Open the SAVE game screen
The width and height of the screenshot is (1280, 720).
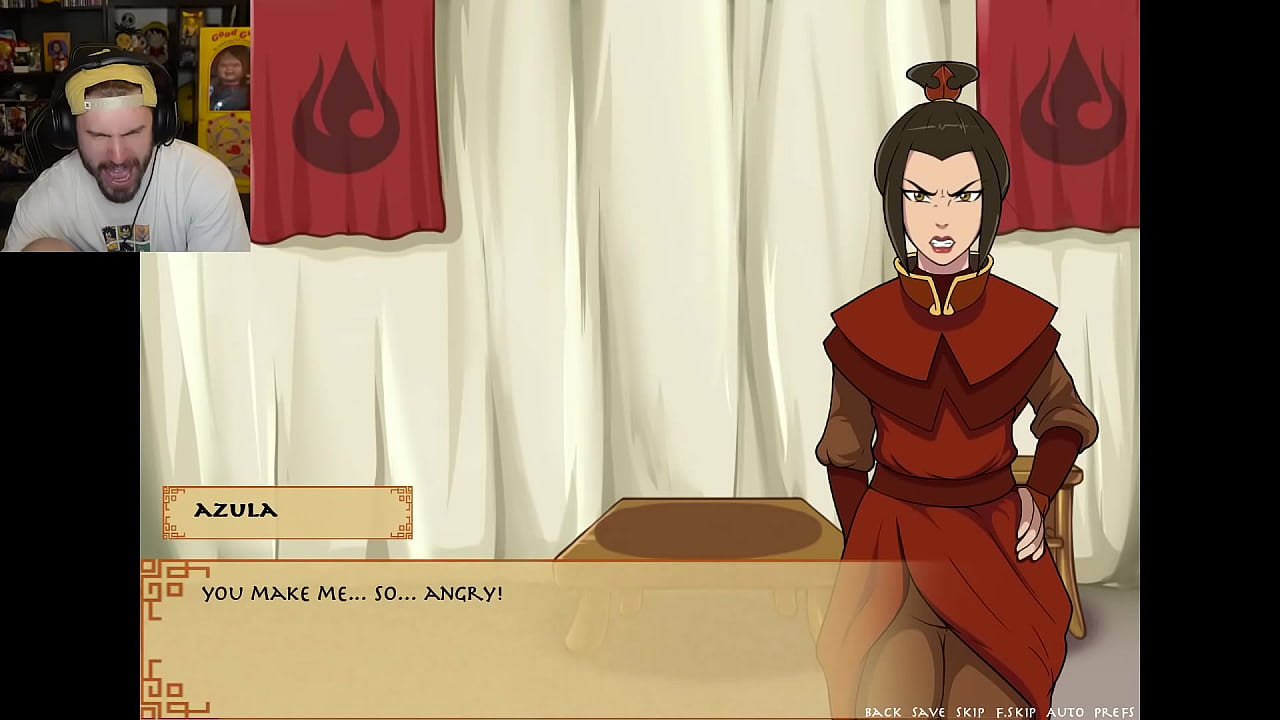930,711
